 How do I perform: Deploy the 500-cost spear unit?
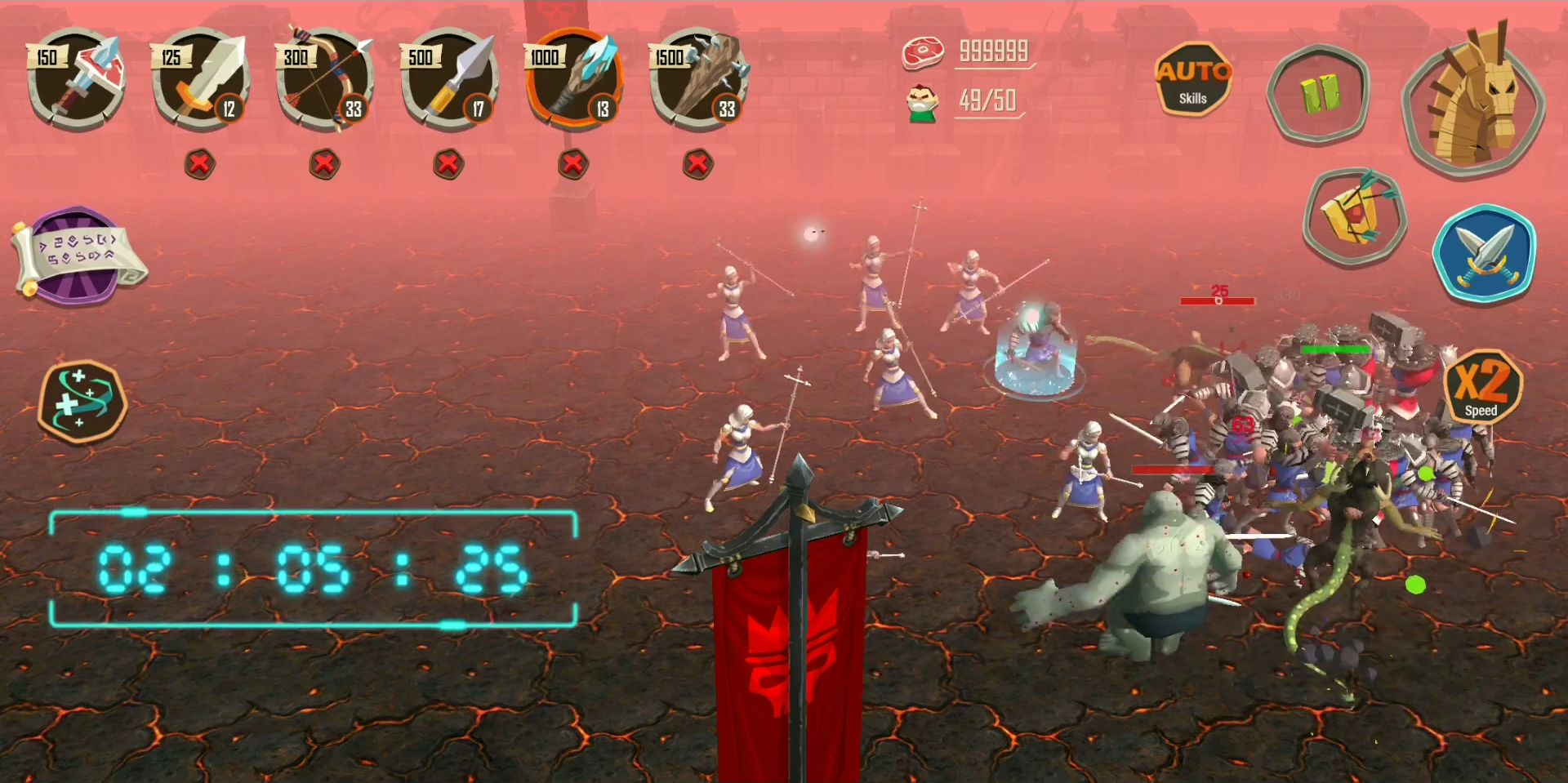click(x=449, y=79)
